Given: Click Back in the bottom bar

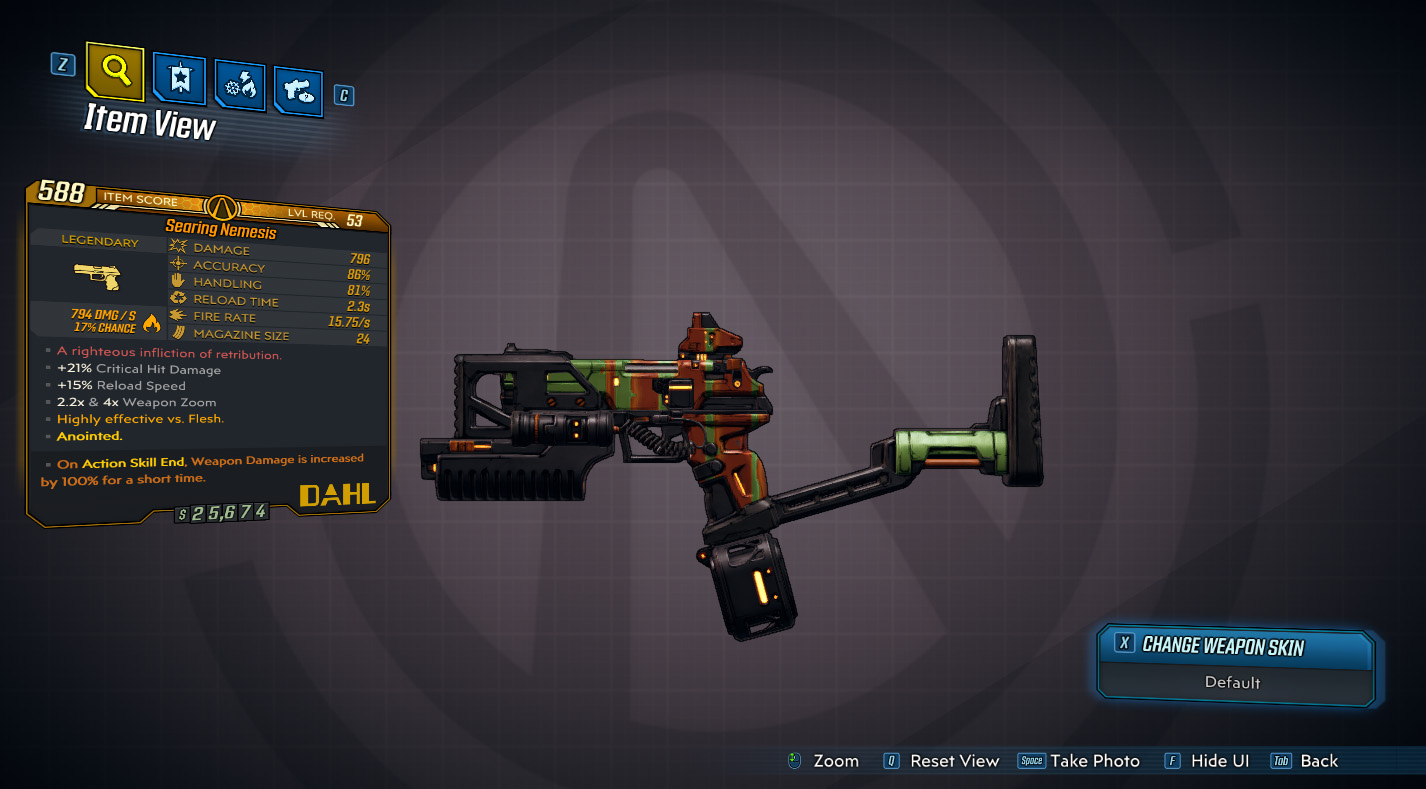Looking at the screenshot, I should click(1318, 760).
